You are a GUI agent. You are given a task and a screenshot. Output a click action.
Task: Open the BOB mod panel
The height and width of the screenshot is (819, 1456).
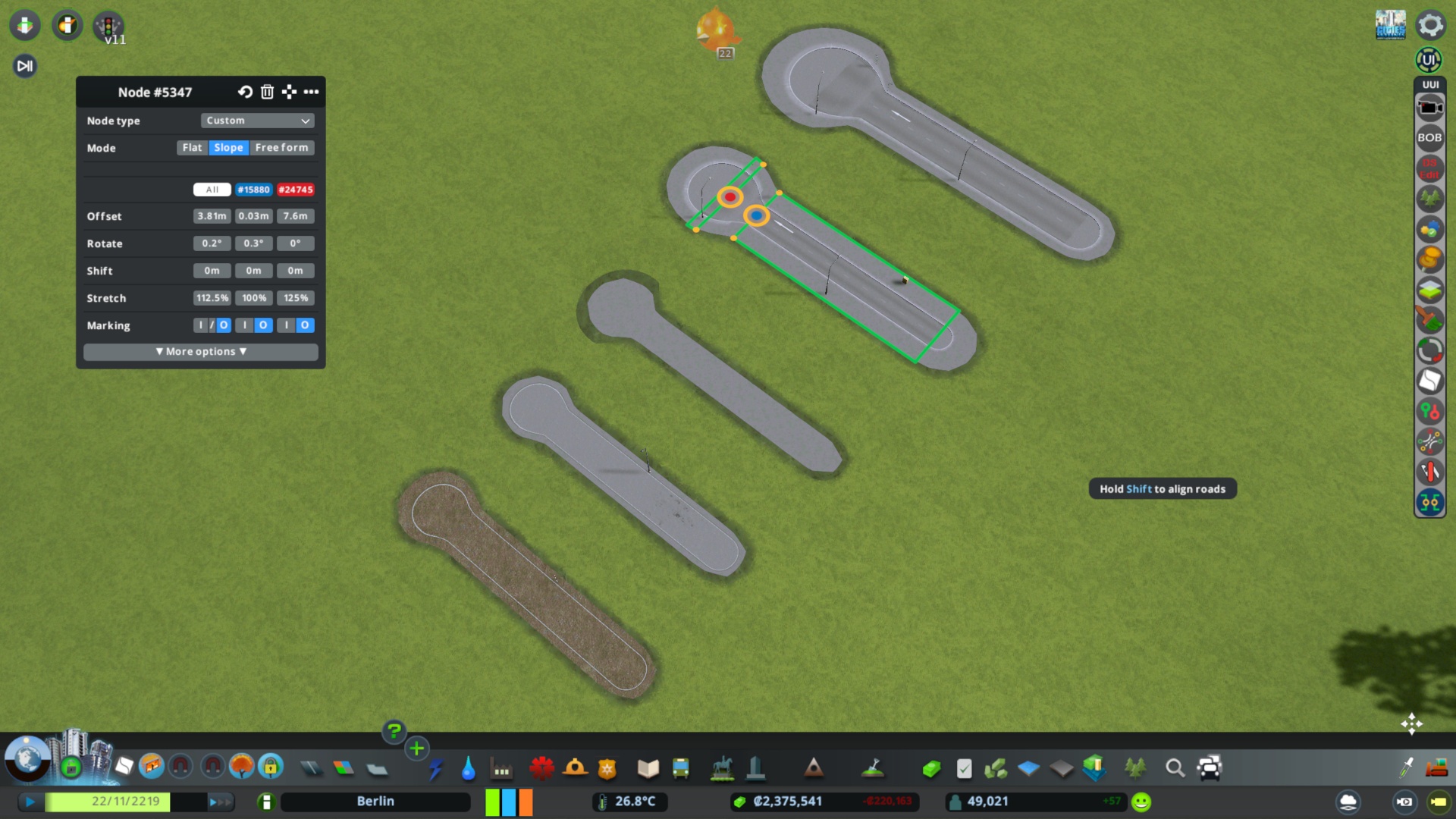[x=1429, y=138]
